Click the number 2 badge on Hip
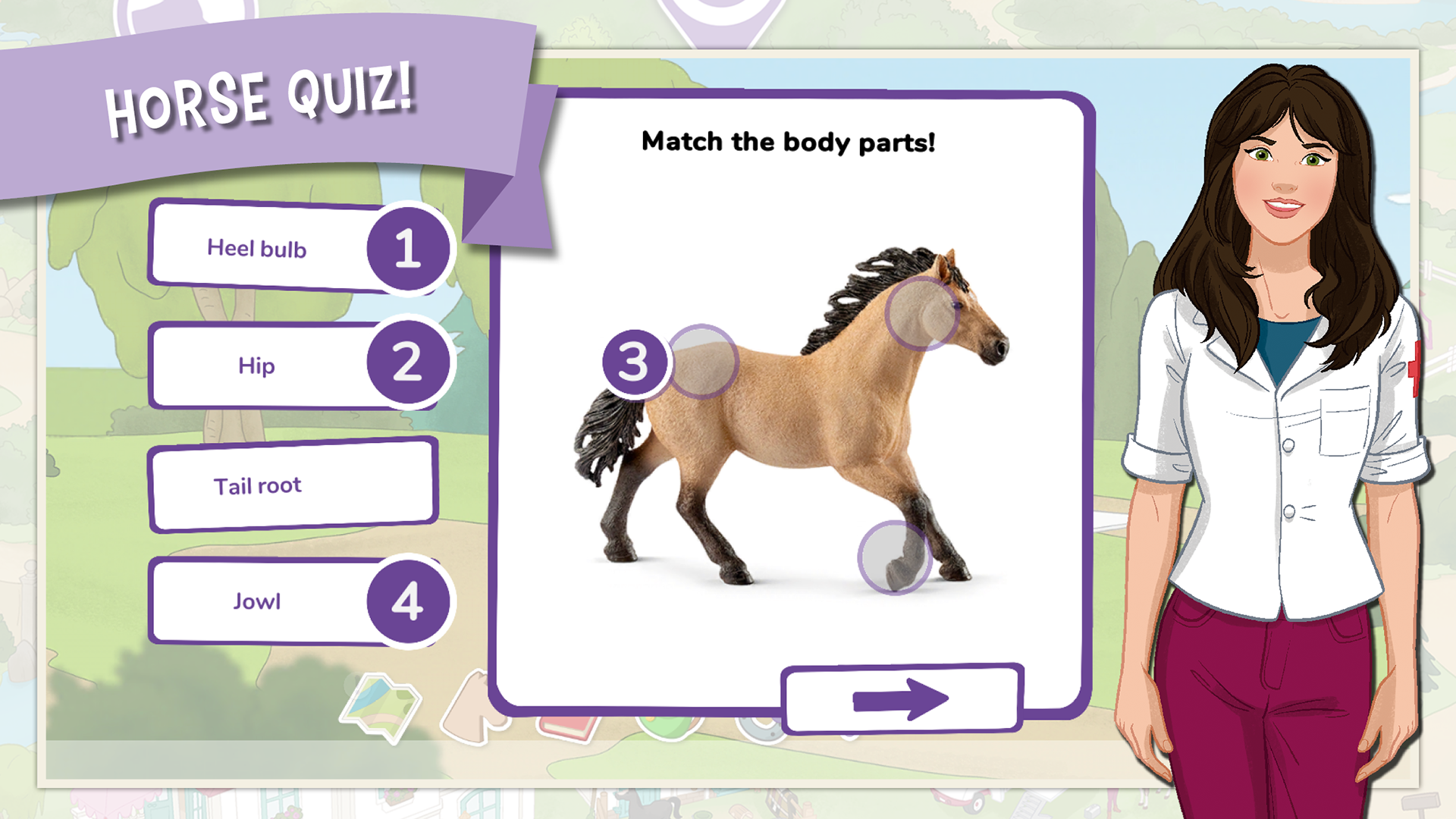Screen dimensions: 1456x819 (x=407, y=365)
